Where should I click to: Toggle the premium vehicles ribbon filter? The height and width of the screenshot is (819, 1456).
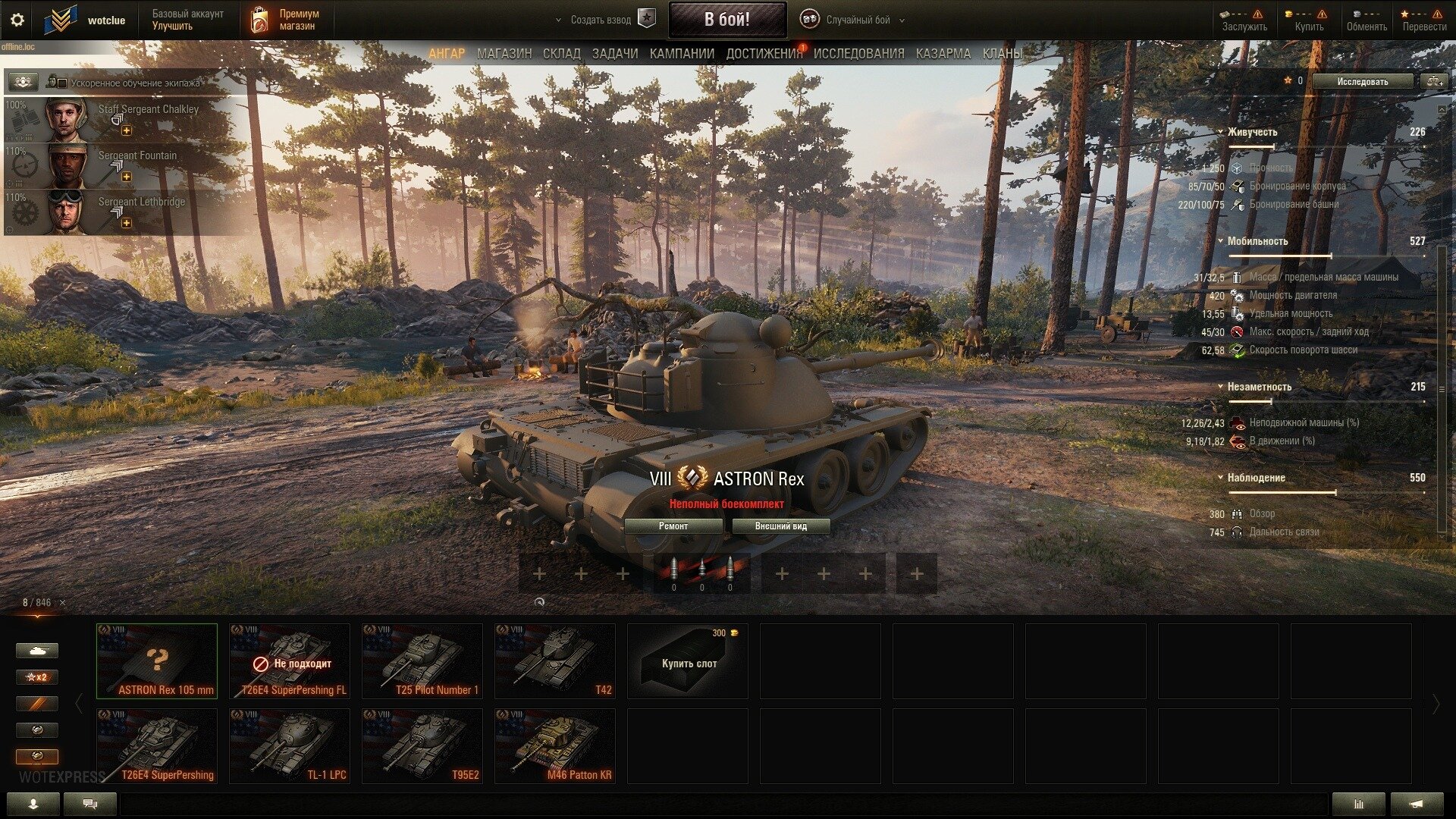coord(36,703)
